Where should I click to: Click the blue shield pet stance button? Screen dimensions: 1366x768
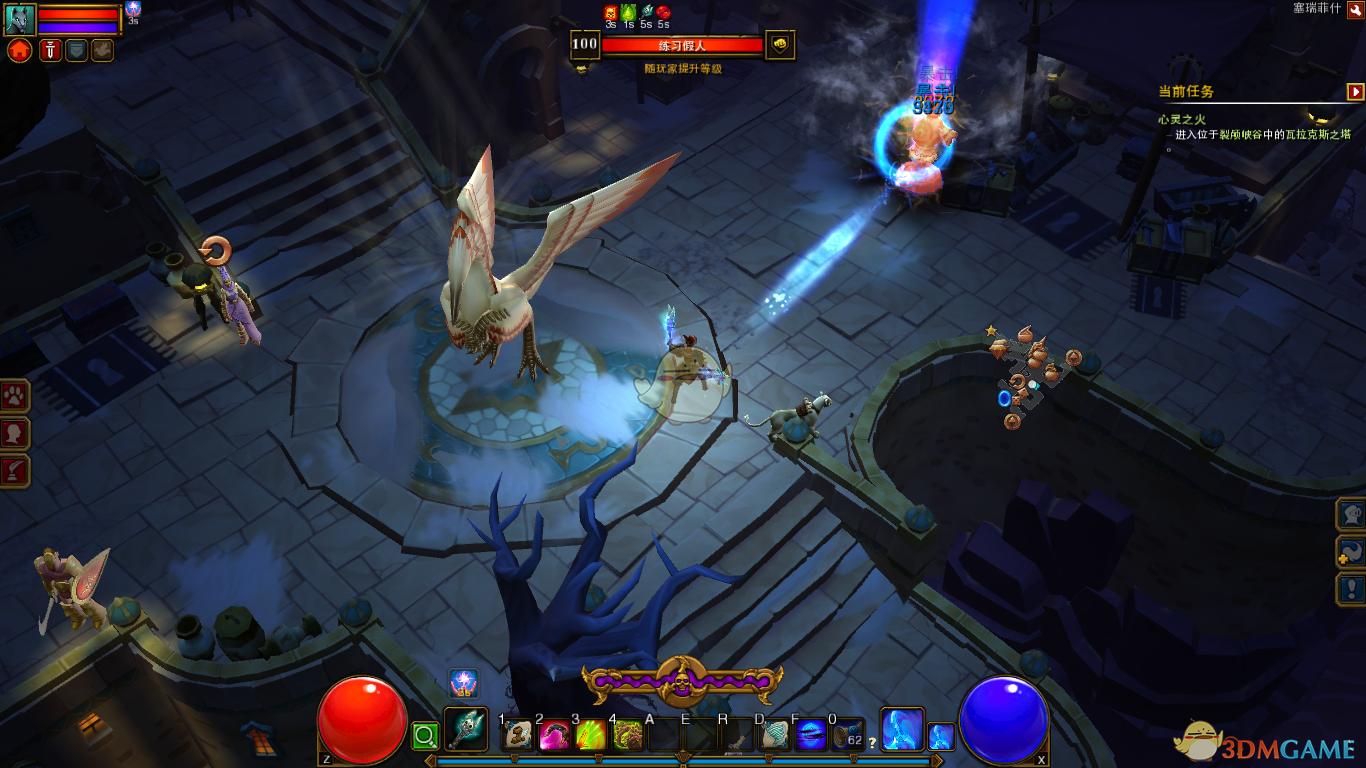[77, 51]
